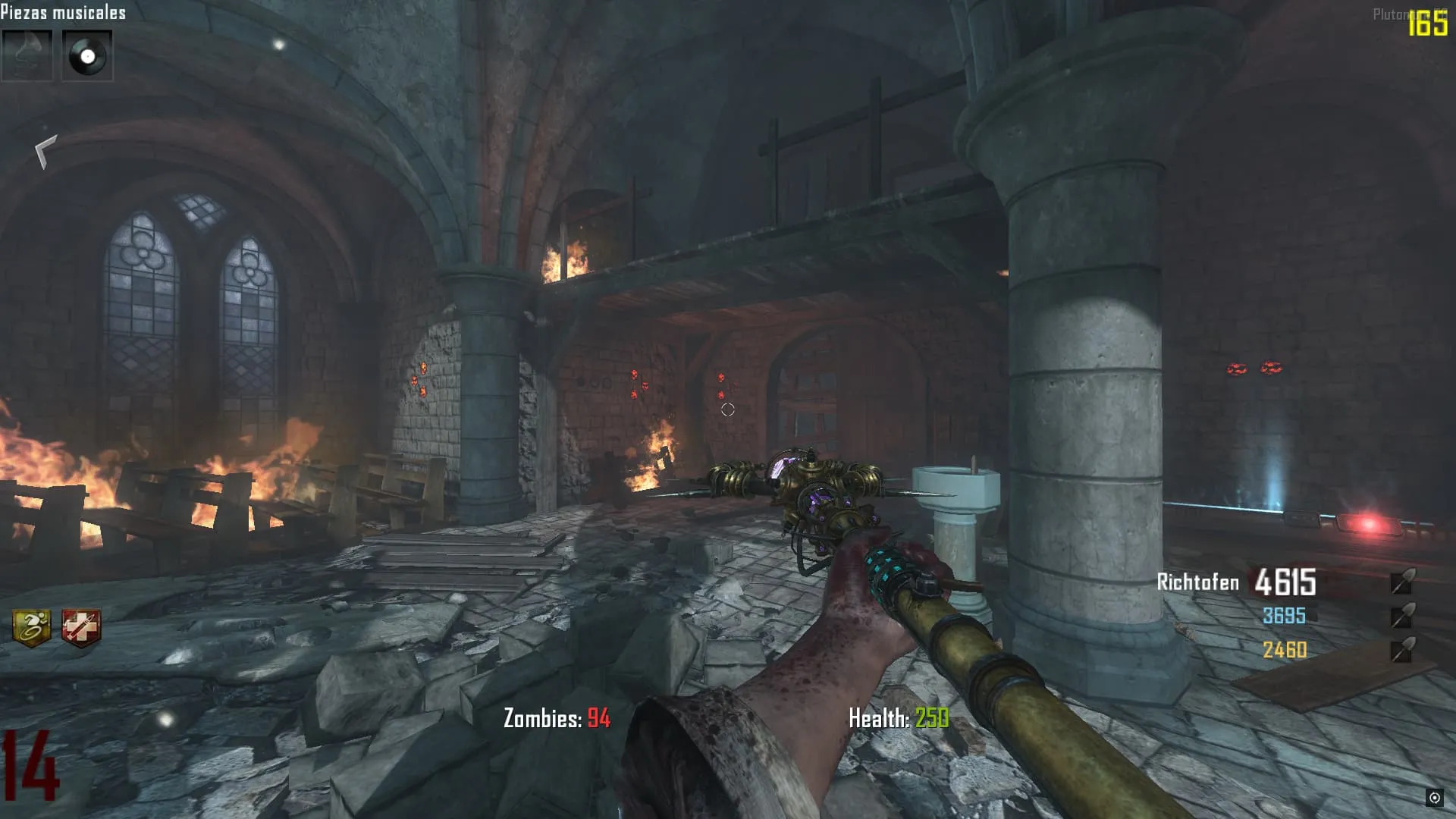Click the silver chevron objective marker
Viewport: 1456px width, 819px height.
tap(45, 151)
